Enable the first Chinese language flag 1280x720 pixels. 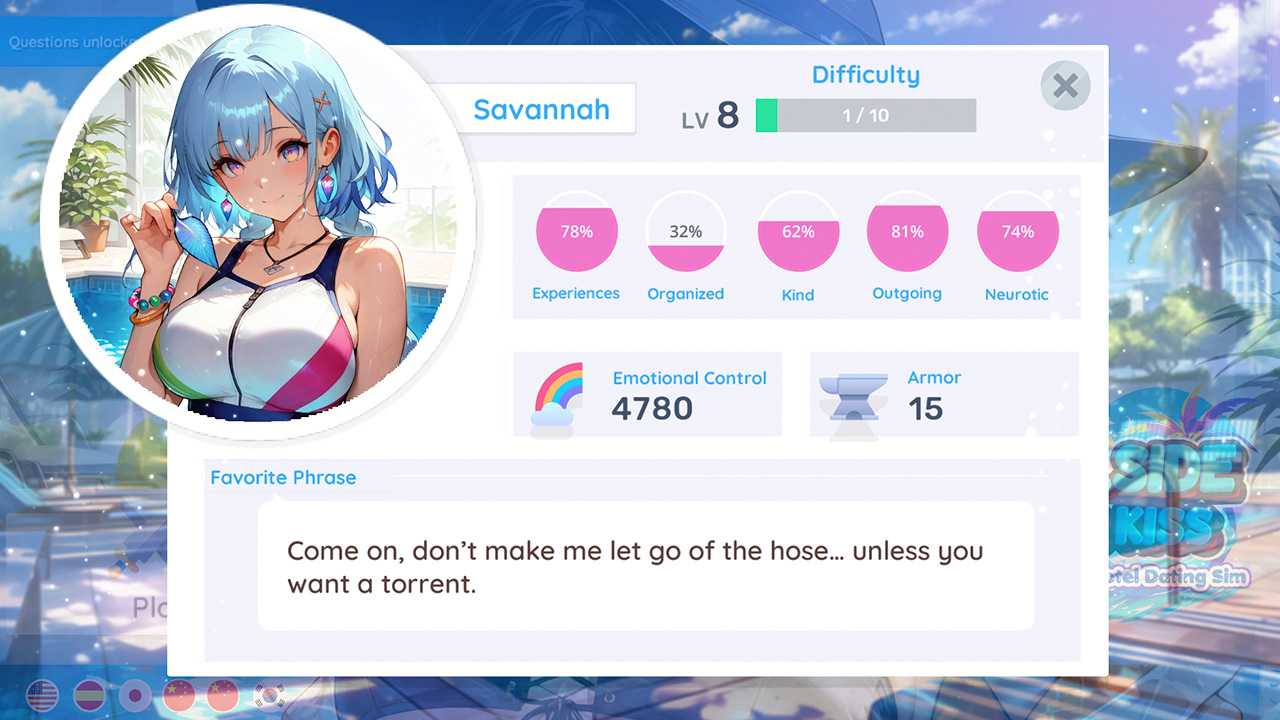pos(178,697)
